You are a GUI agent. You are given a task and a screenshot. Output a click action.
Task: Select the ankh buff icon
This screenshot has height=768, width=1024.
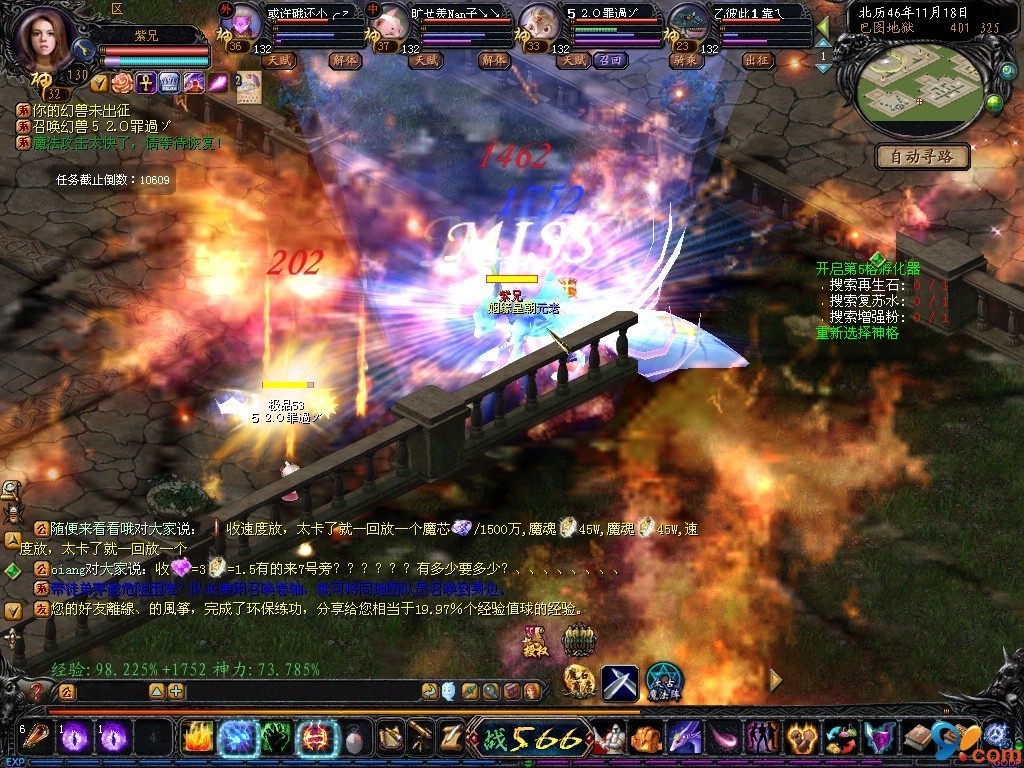[145, 82]
